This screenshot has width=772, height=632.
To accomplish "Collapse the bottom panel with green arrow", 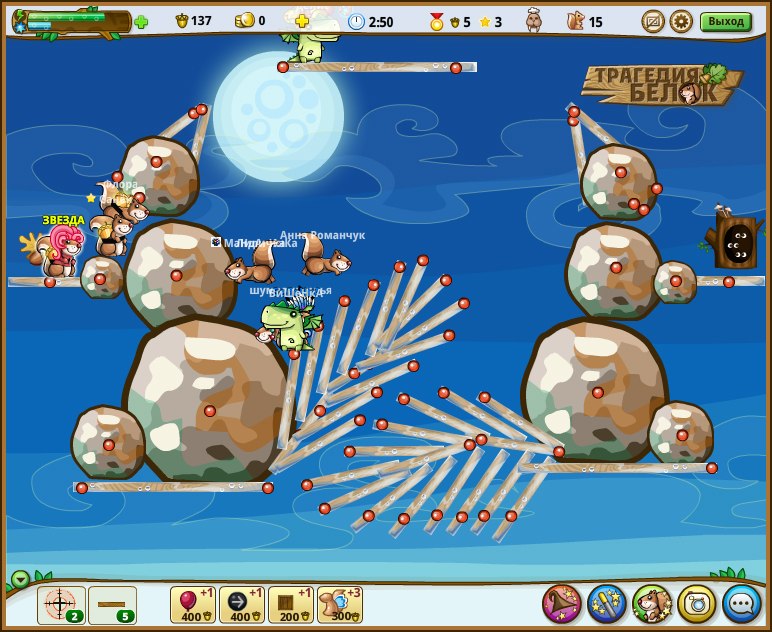I will 20,579.
